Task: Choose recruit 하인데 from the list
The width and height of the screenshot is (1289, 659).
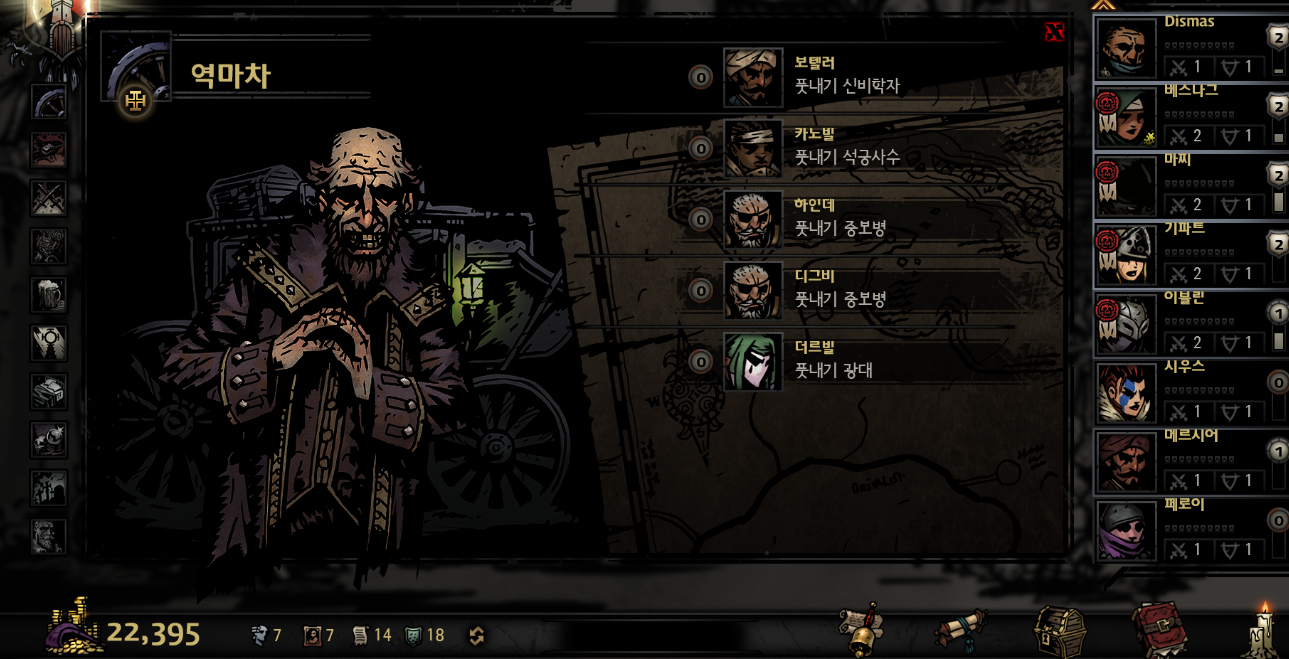Action: [753, 219]
